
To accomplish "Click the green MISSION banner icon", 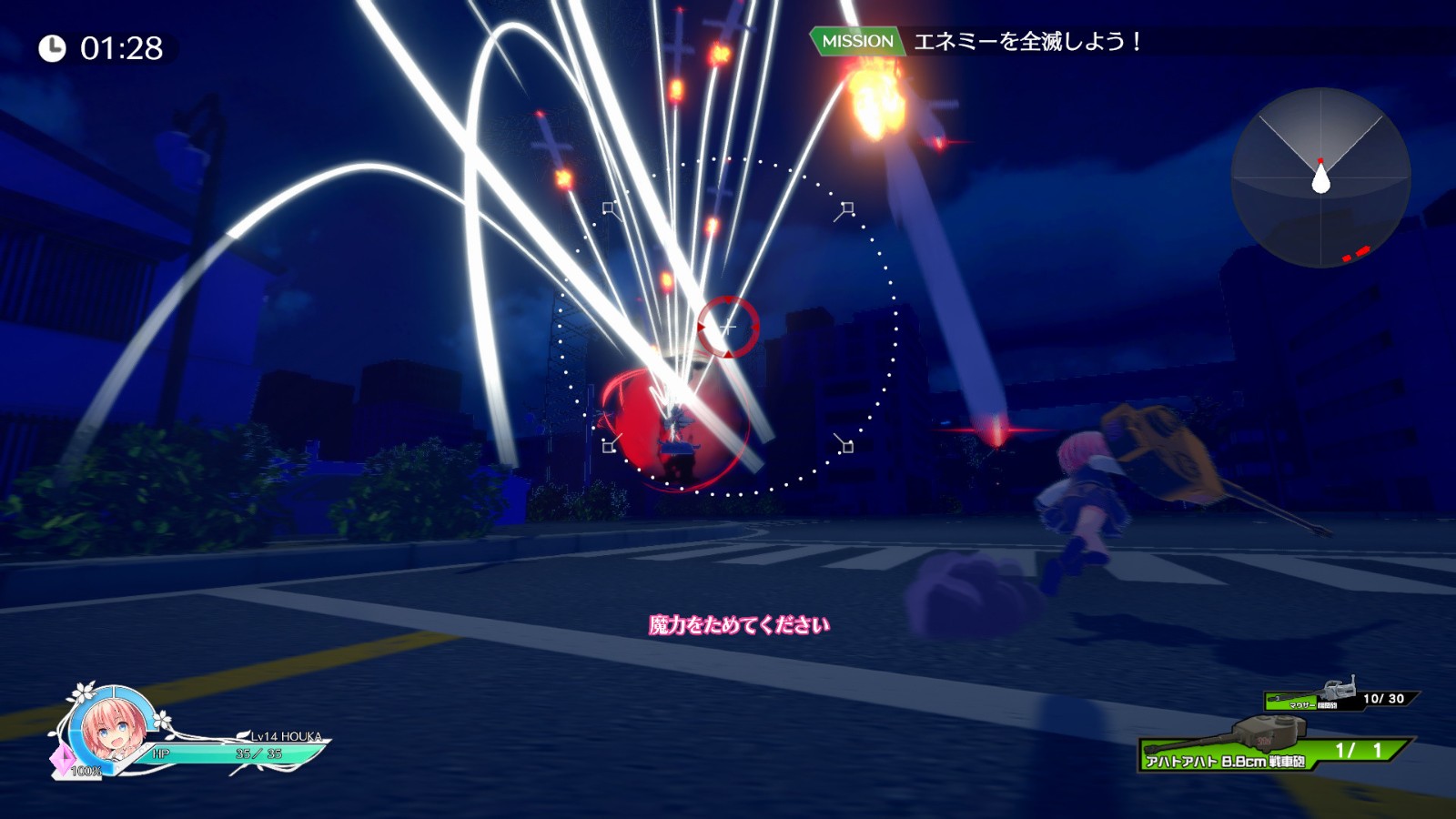I will point(856,40).
